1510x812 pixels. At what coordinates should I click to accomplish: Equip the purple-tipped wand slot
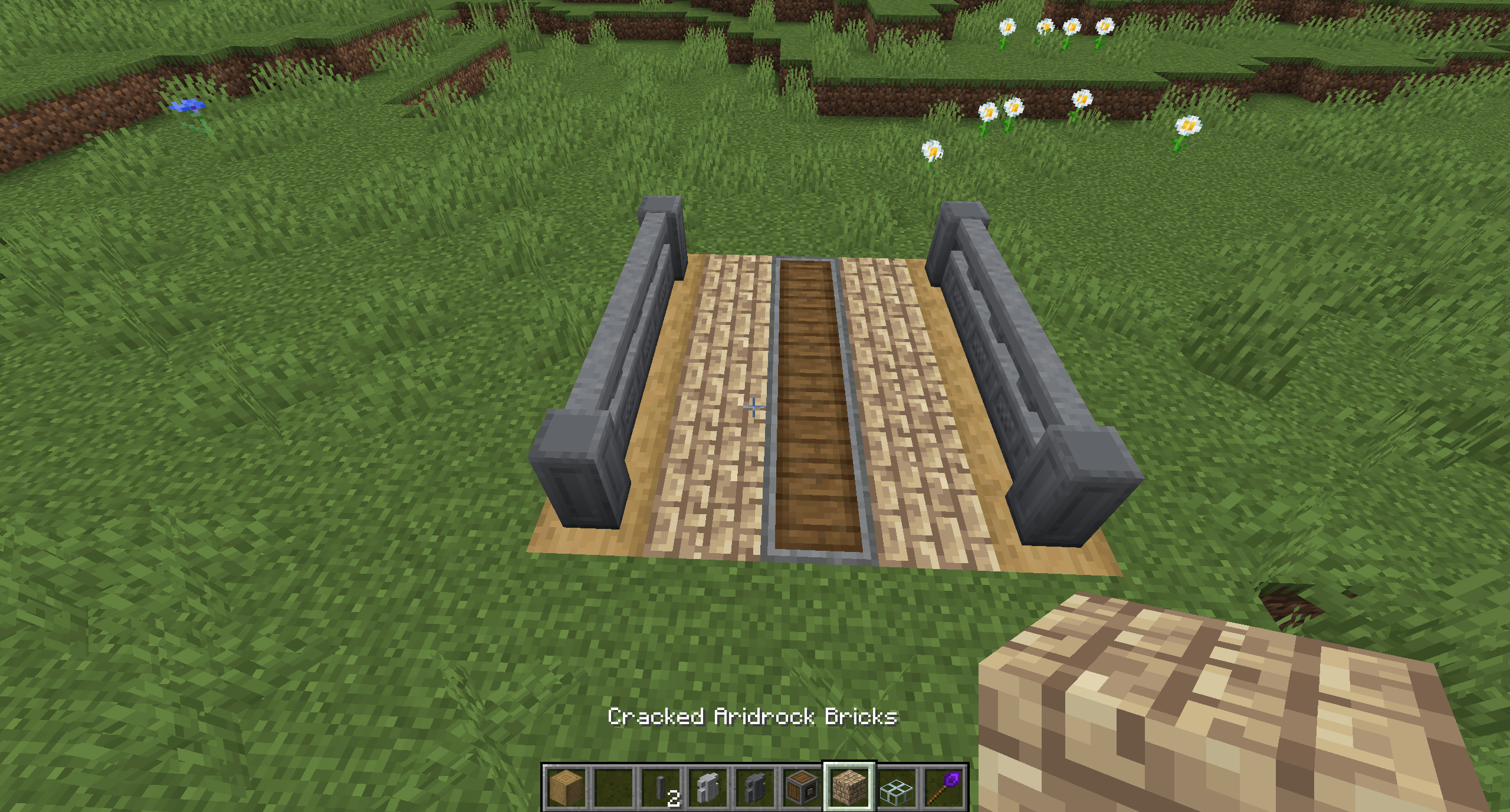(944, 787)
